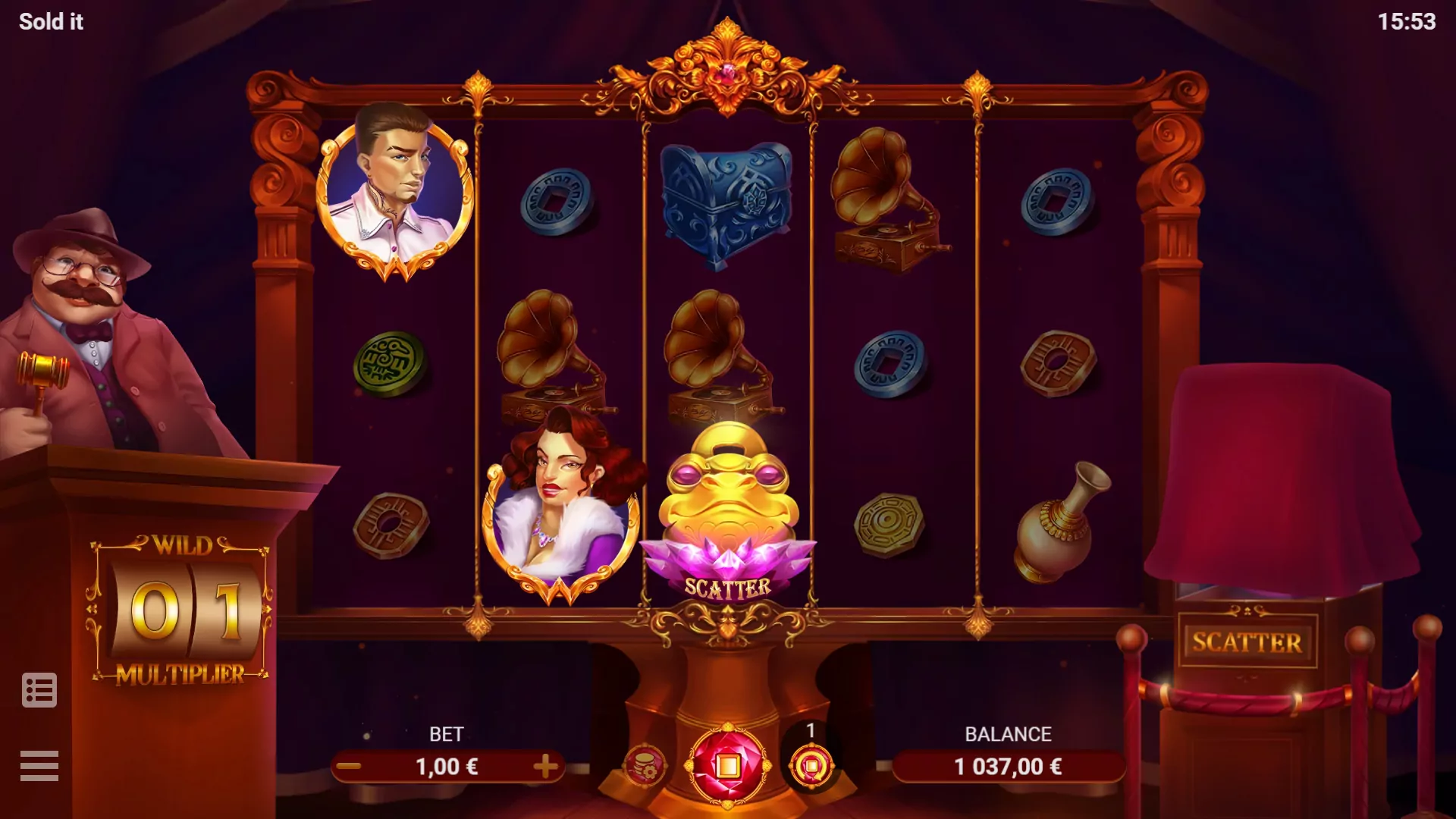1456x819 pixels.
Task: Increase the bet with the plus button
Action: tap(545, 767)
